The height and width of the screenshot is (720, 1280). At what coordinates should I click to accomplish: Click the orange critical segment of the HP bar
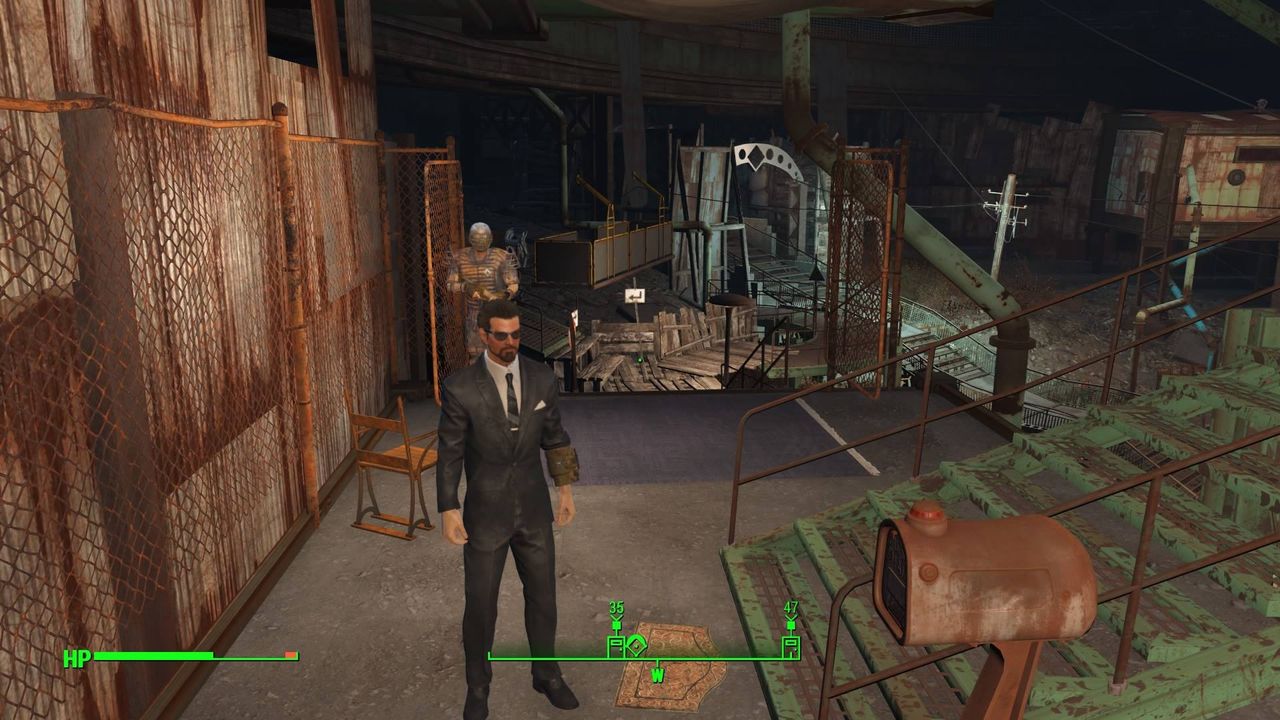click(x=289, y=657)
